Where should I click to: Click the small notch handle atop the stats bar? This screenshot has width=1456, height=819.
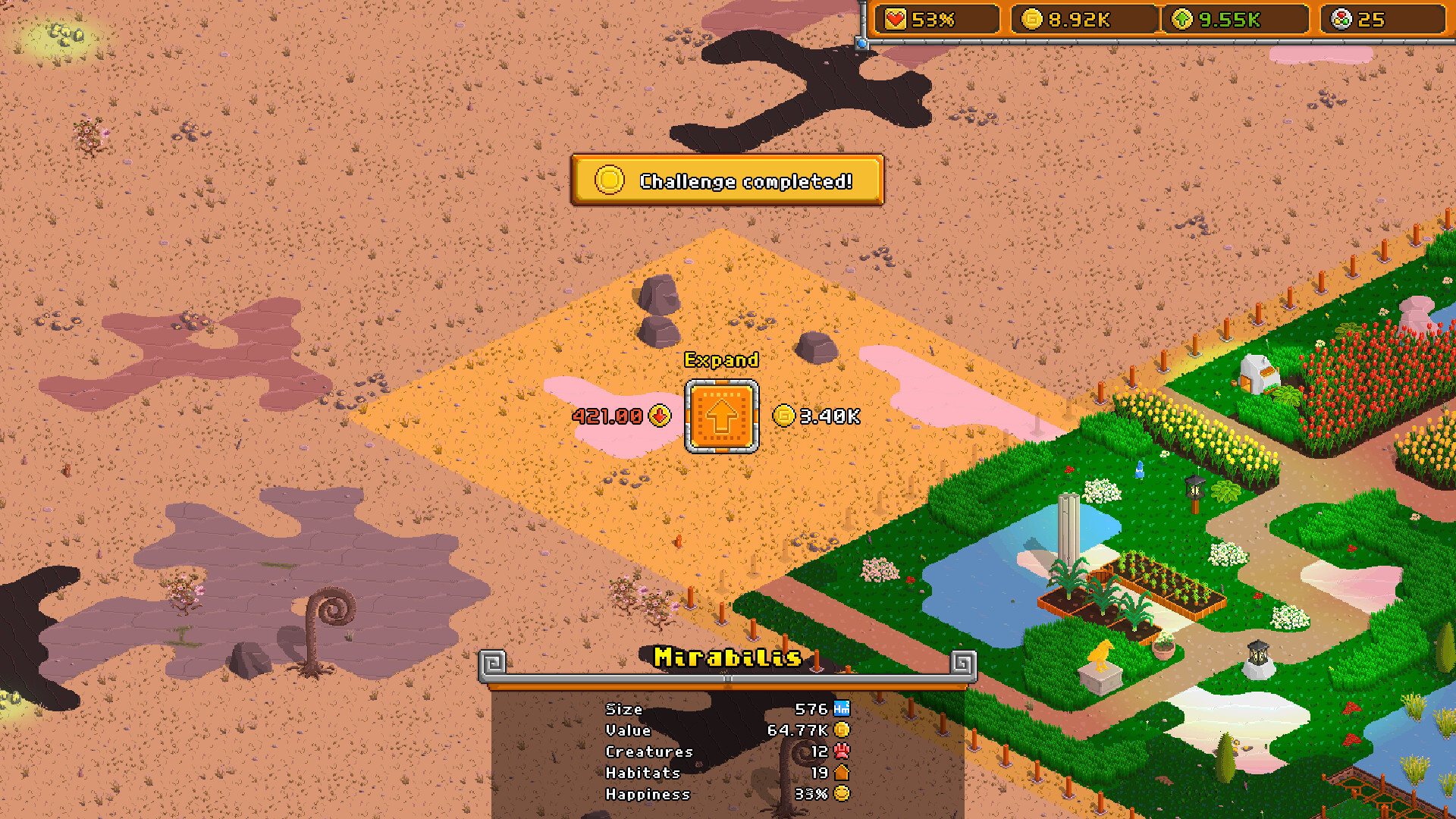727,677
